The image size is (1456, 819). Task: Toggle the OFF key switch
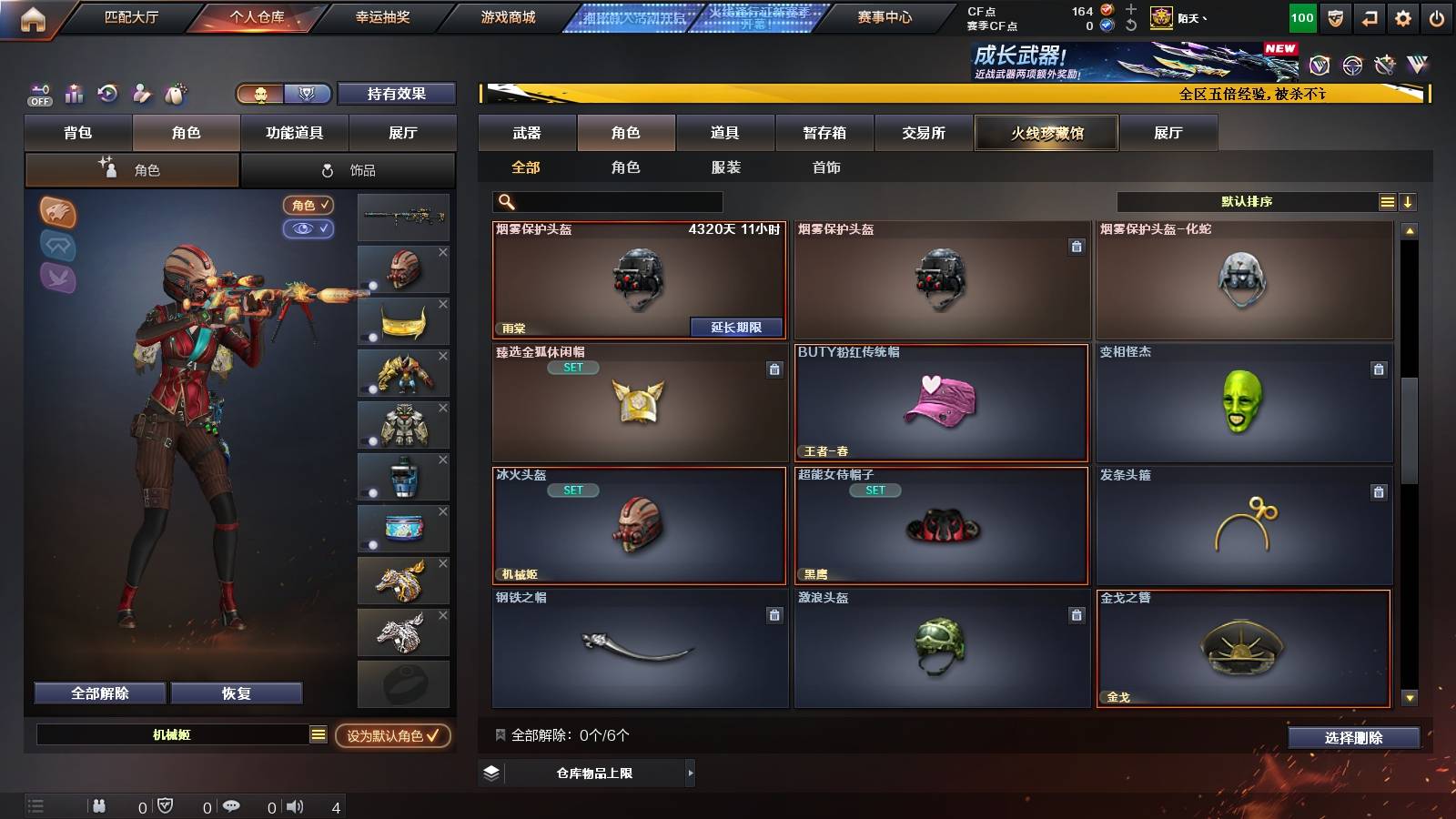pos(38,94)
